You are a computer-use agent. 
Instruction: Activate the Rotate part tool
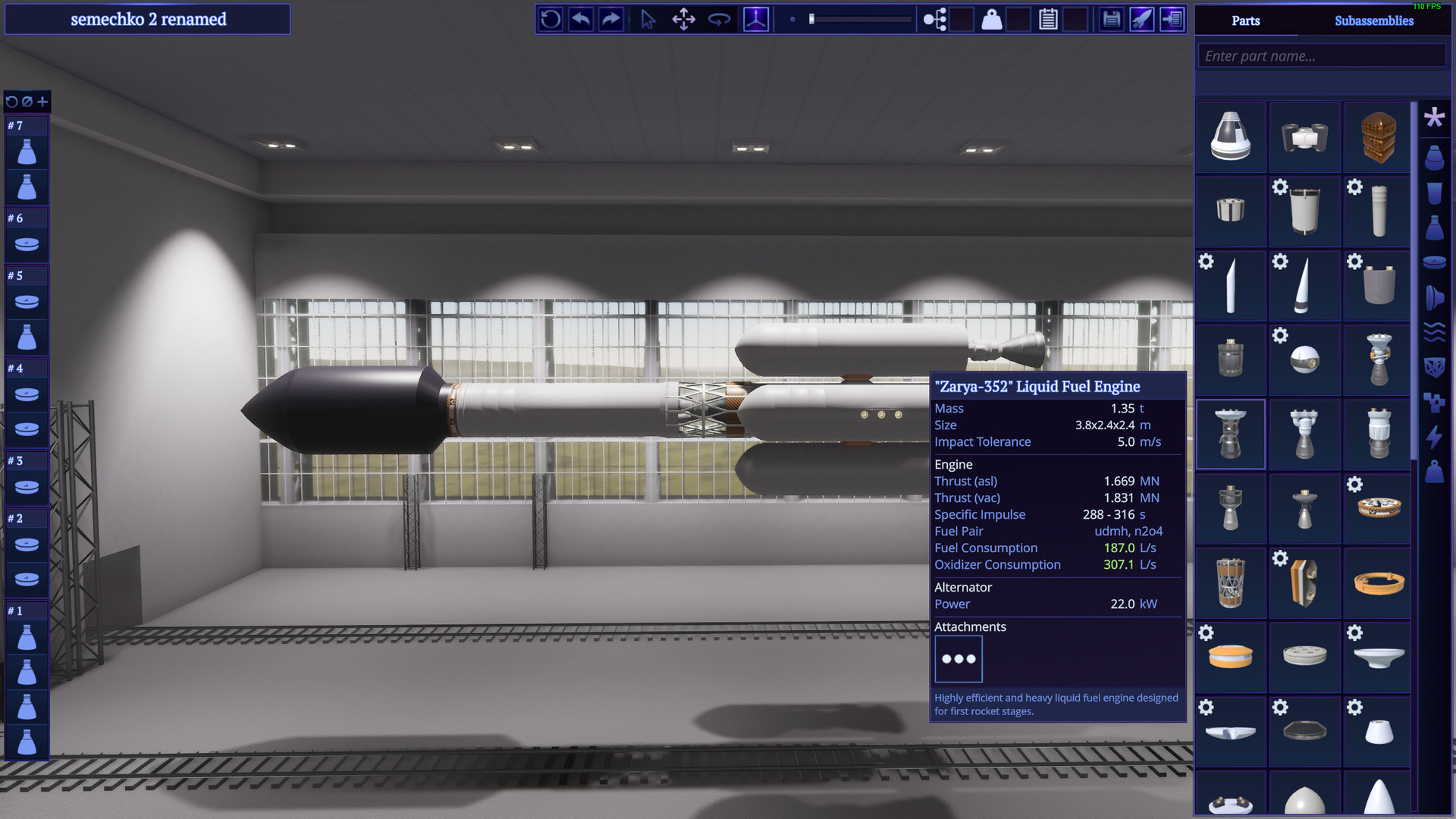719,19
